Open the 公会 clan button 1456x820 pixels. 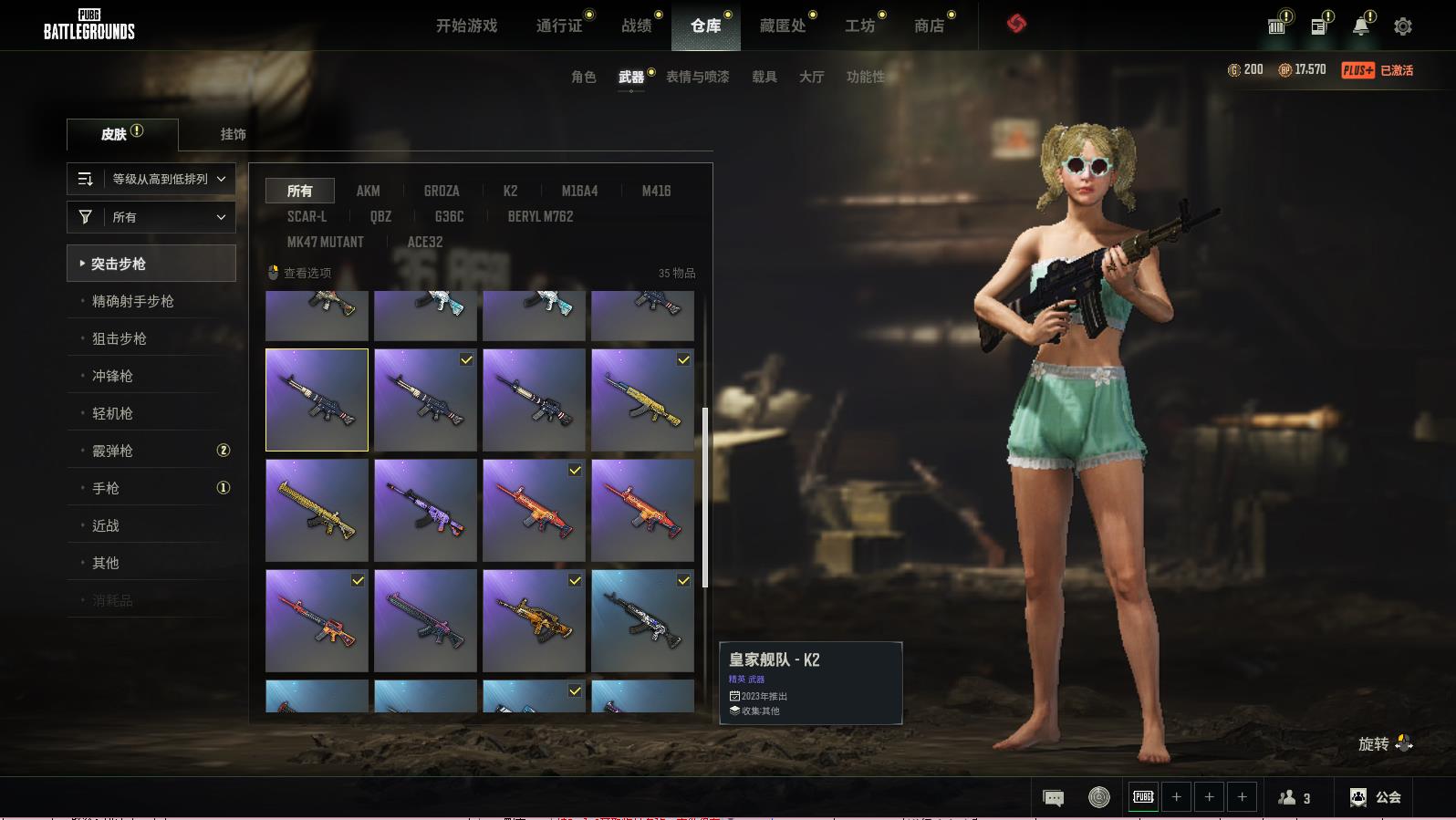point(1376,797)
